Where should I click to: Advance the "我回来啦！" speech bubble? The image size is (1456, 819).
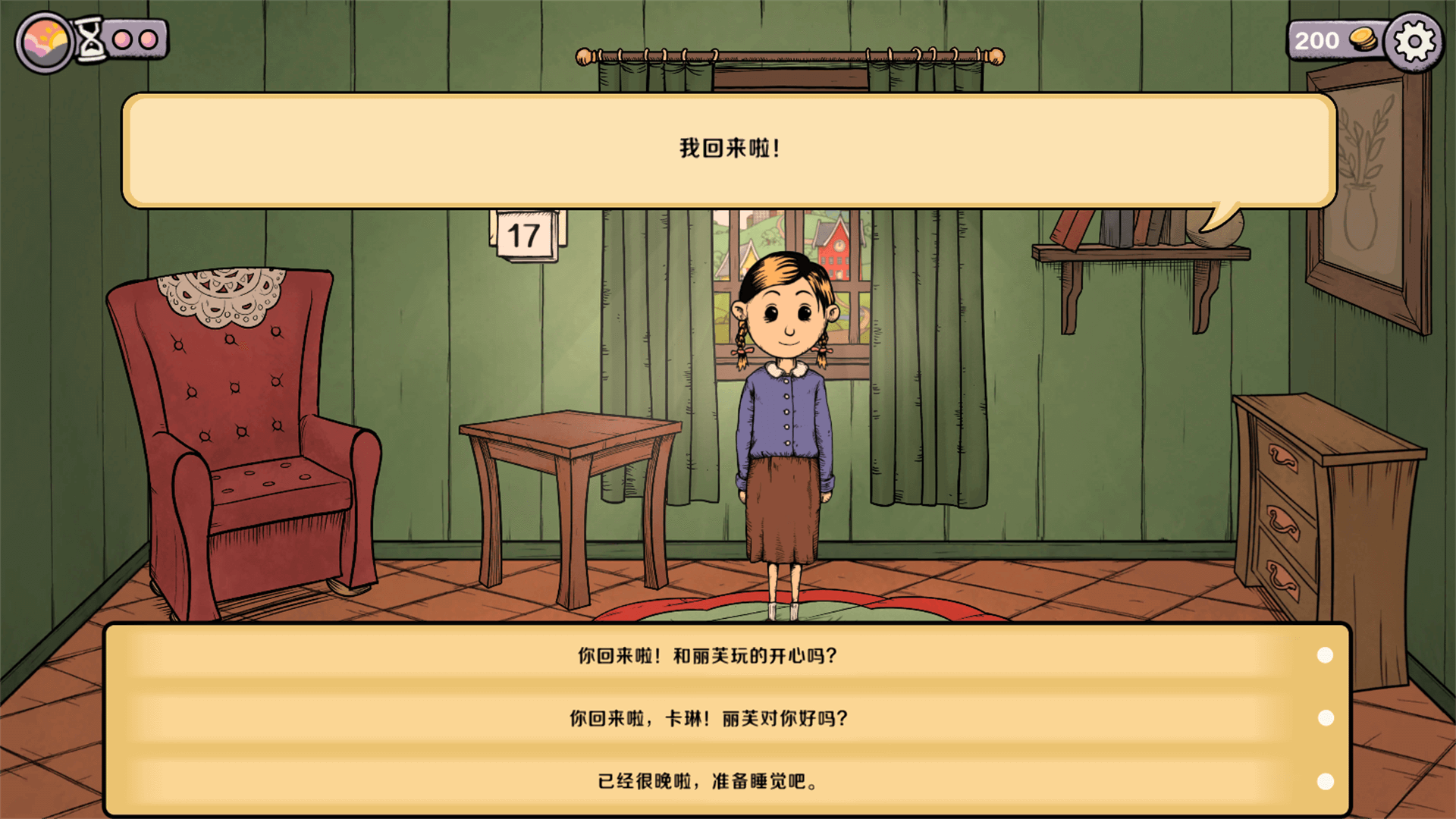click(x=728, y=149)
